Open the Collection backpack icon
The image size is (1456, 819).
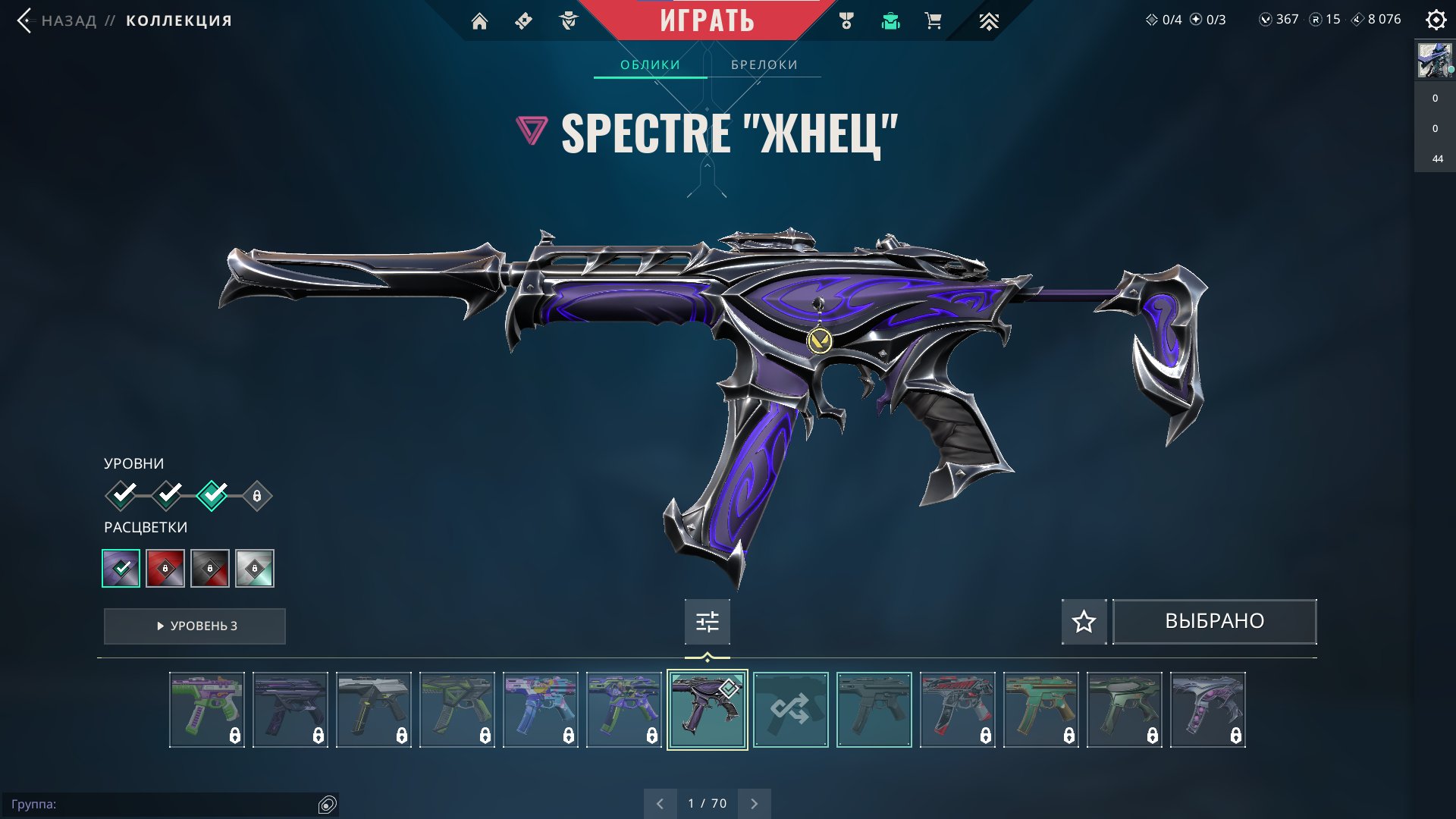[890, 21]
